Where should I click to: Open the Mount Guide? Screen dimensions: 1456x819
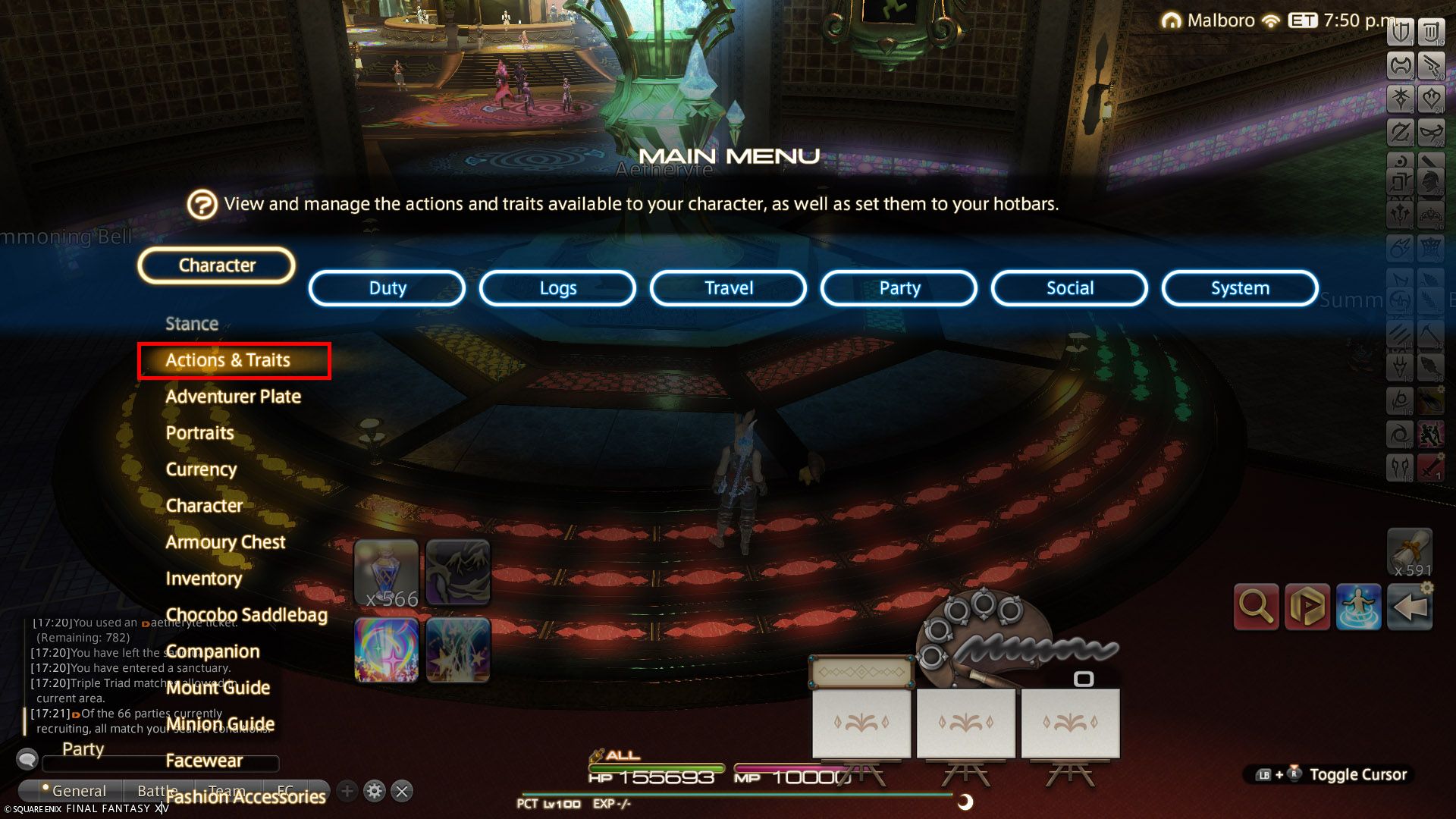pyautogui.click(x=218, y=688)
